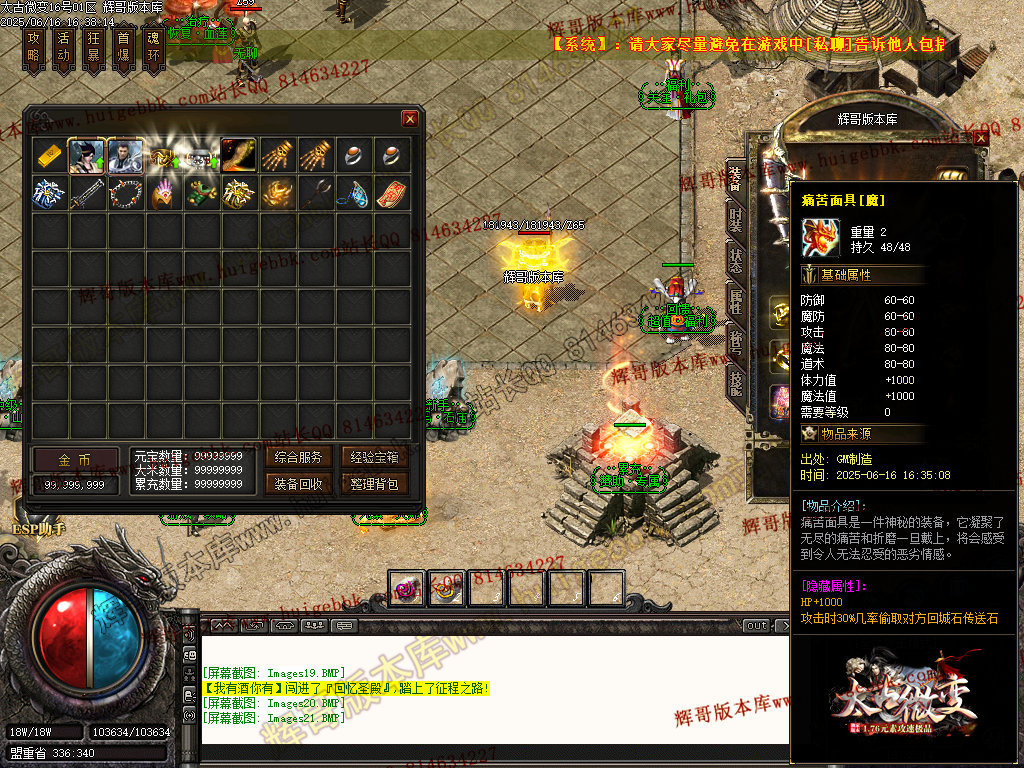Close the inventory bag window

coord(410,119)
